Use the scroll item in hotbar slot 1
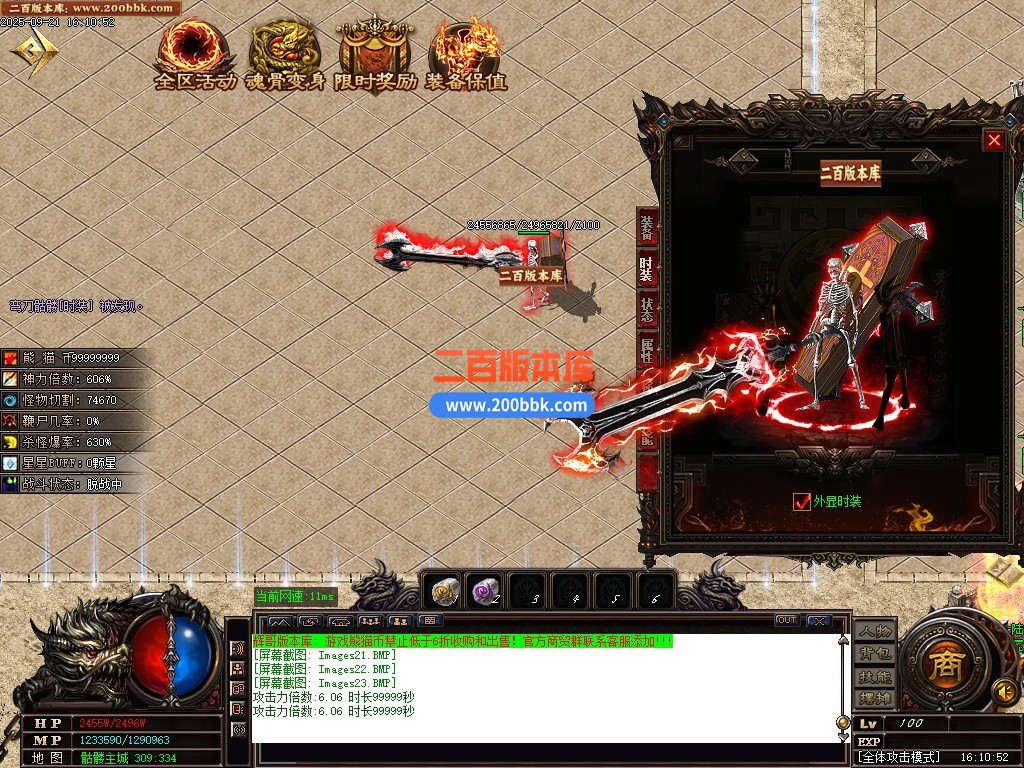The height and width of the screenshot is (768, 1024). tap(445, 593)
